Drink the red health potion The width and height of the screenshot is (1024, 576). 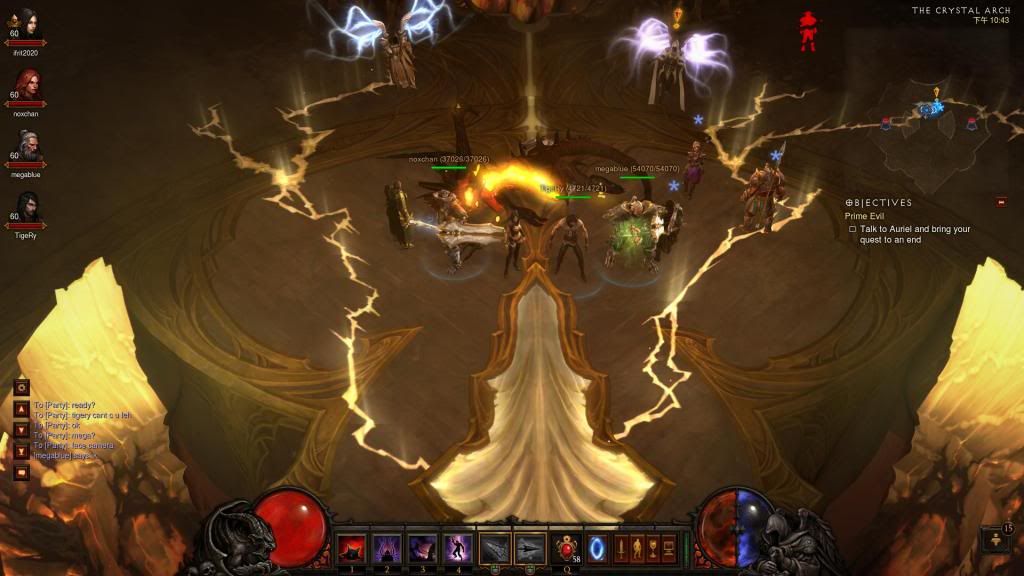point(567,549)
